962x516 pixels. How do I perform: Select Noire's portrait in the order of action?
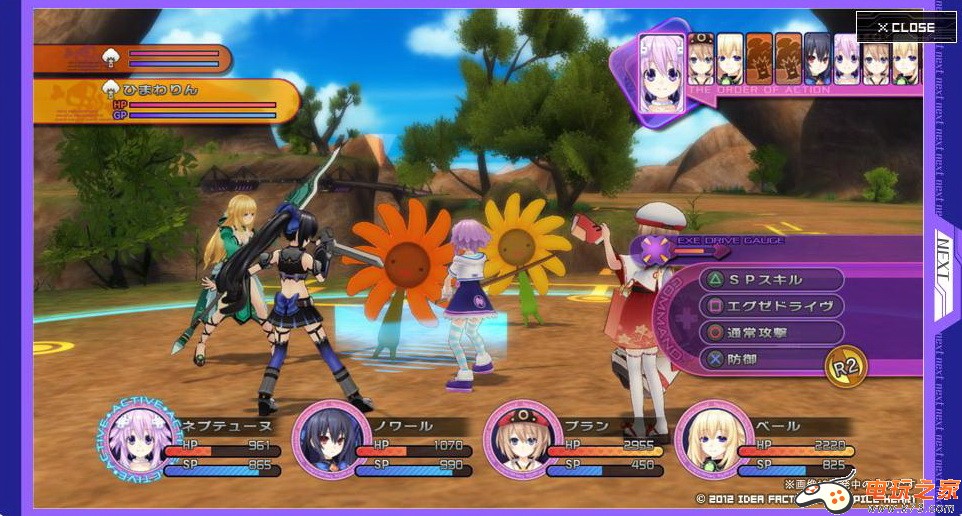pyautogui.click(x=817, y=60)
